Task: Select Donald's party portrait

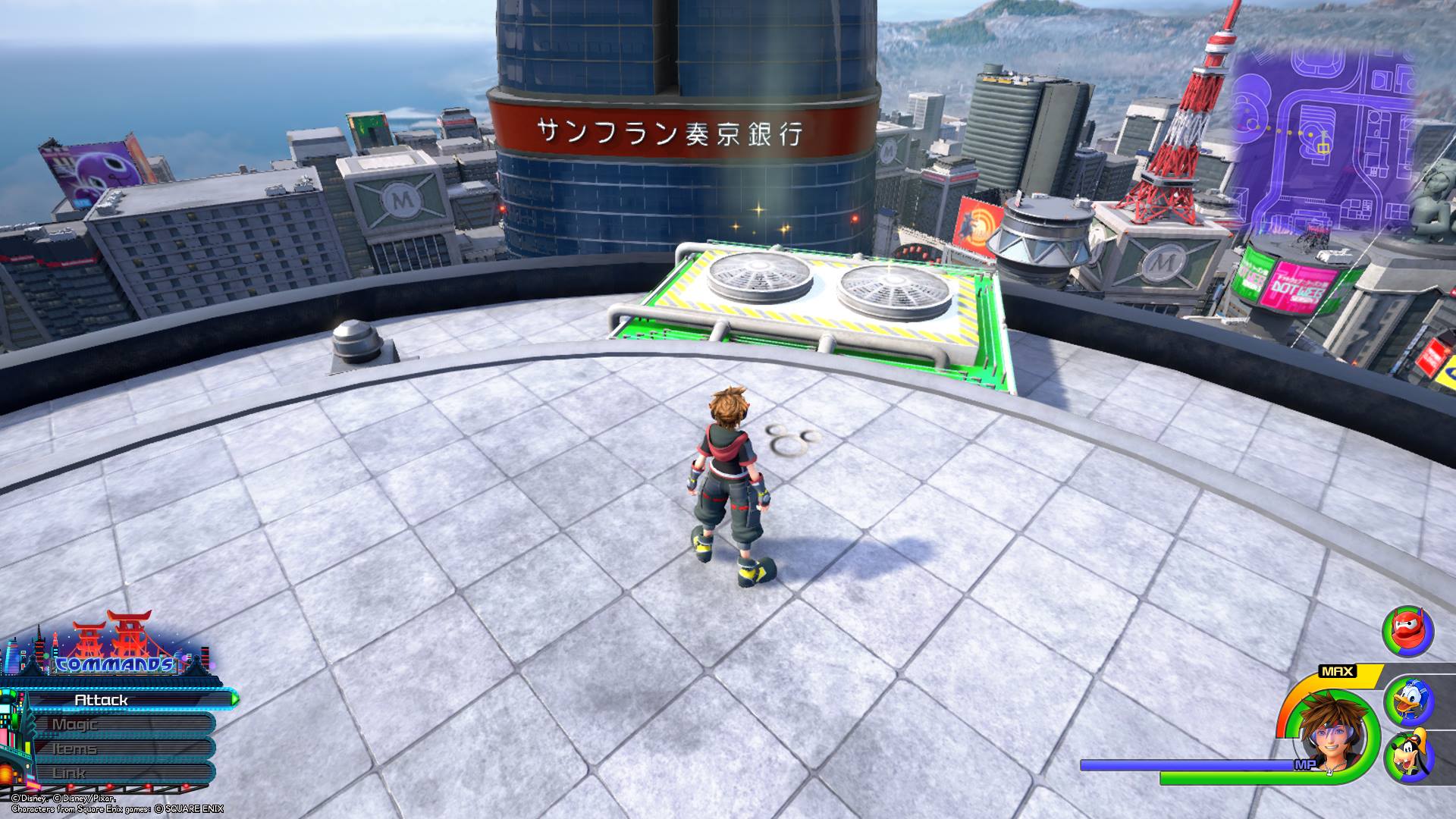Action: coord(1408,701)
